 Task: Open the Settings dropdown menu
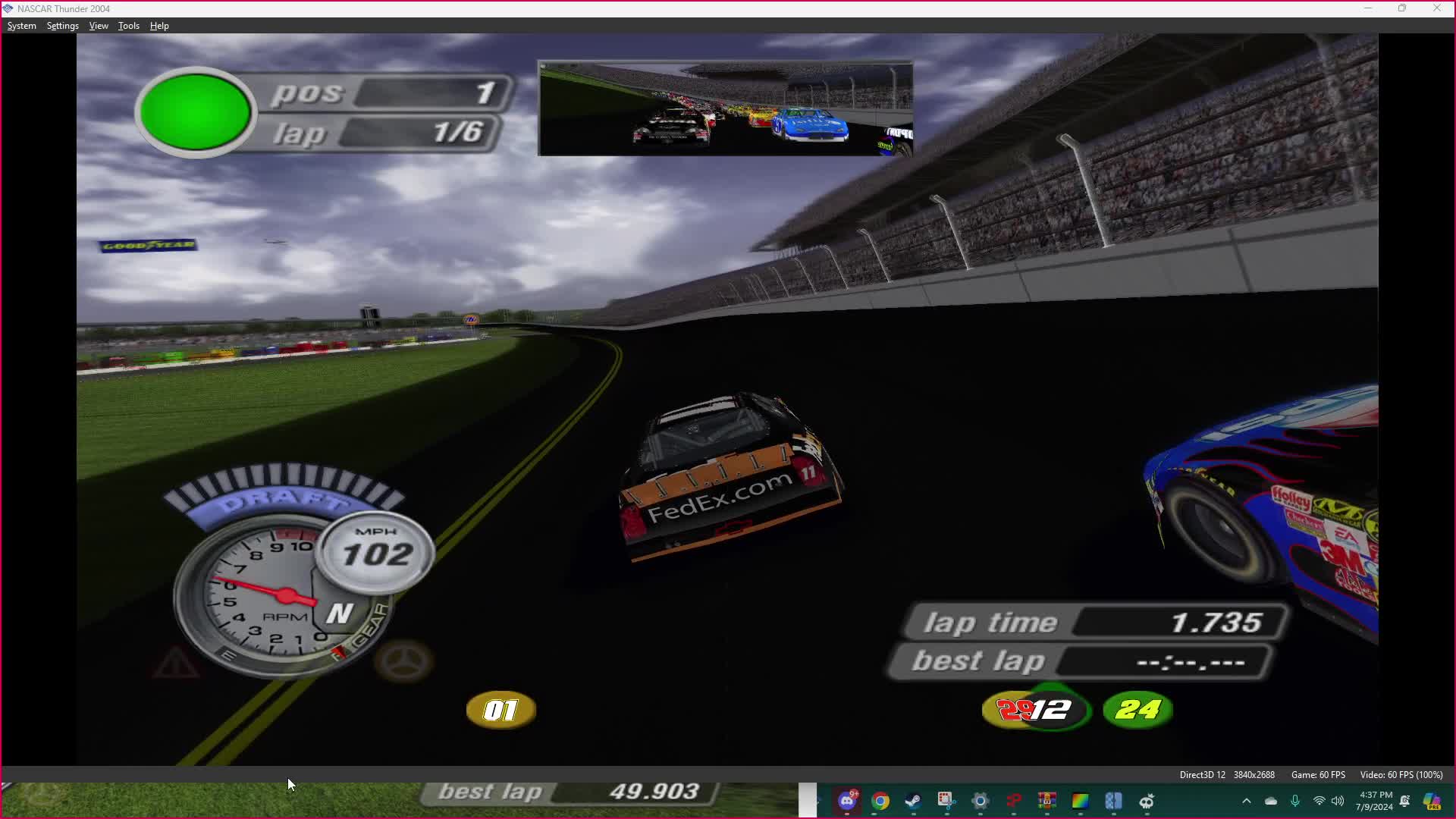coord(62,25)
